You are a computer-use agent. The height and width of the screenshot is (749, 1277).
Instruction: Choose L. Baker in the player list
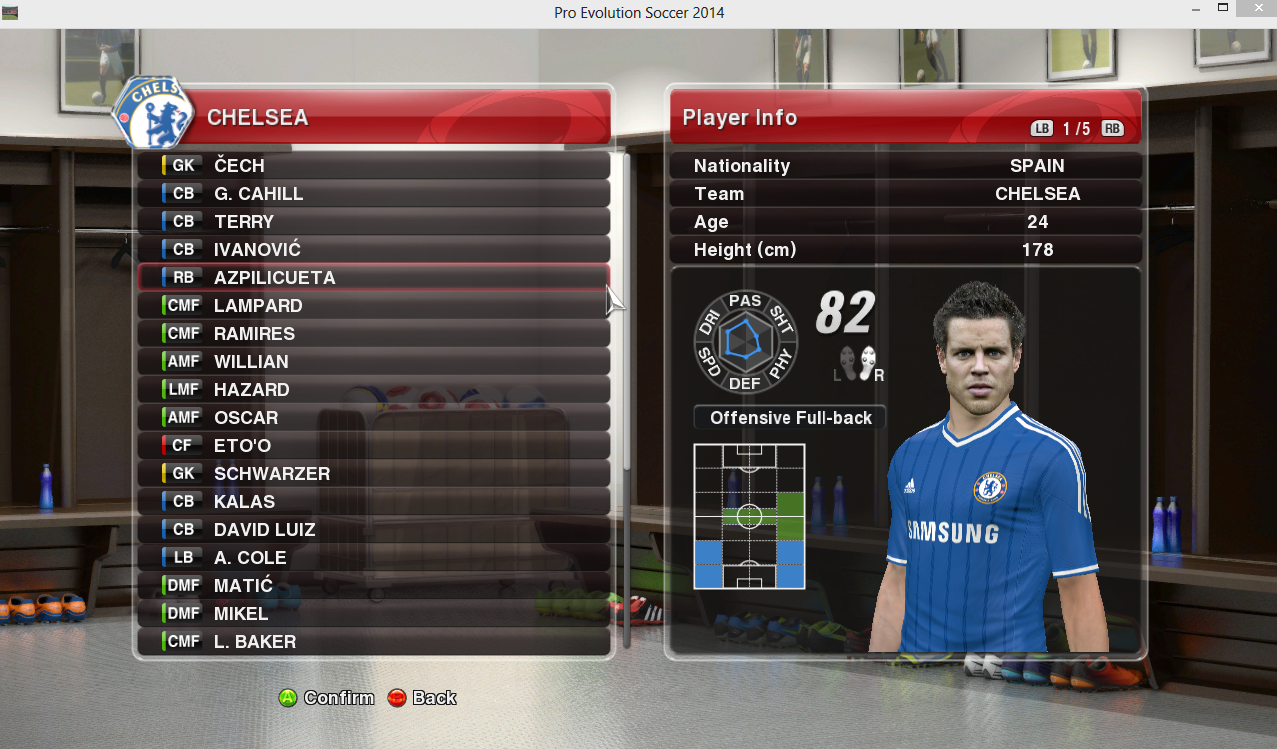373,642
